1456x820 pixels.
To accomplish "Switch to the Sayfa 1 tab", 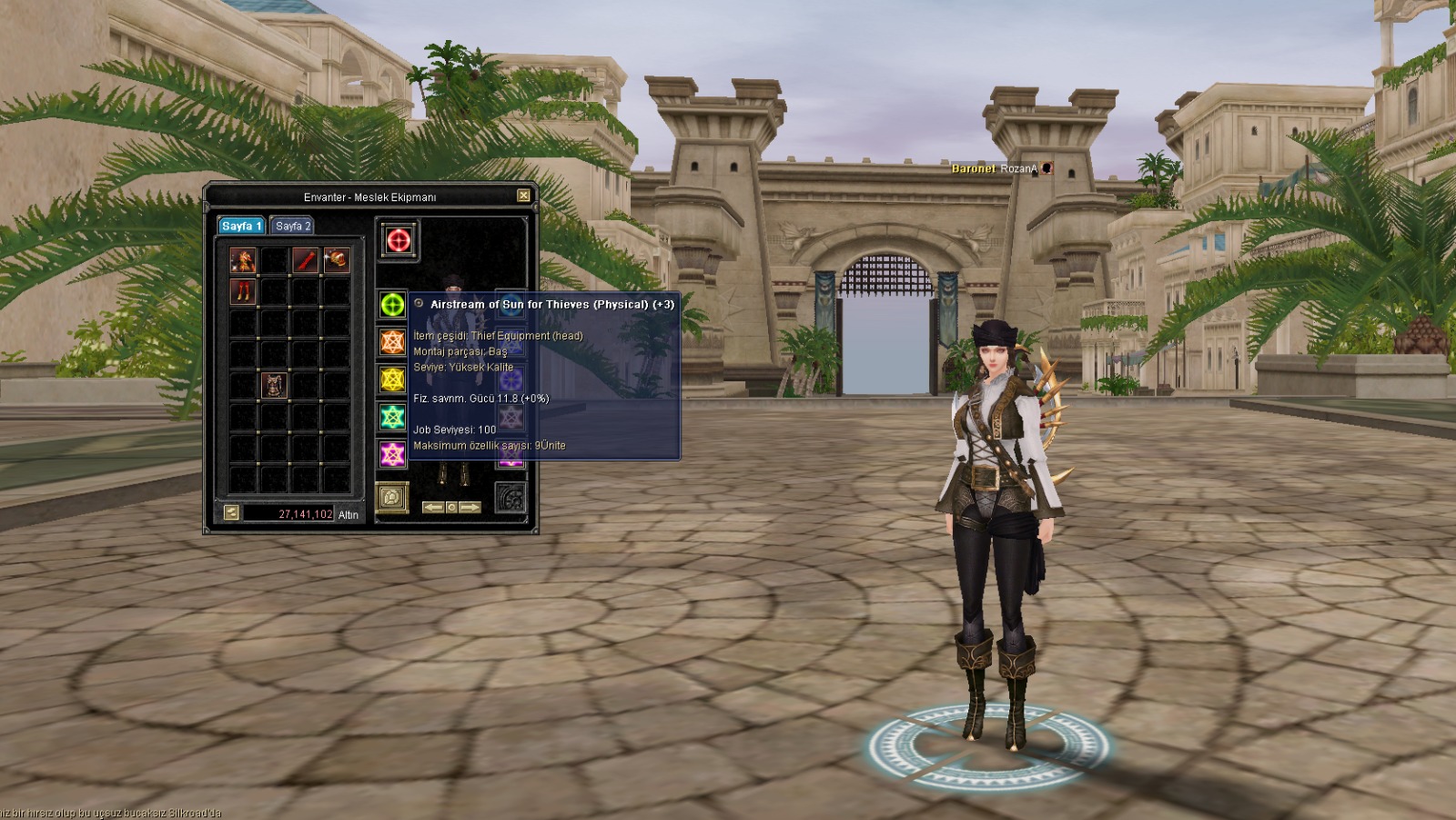I will pos(241,226).
